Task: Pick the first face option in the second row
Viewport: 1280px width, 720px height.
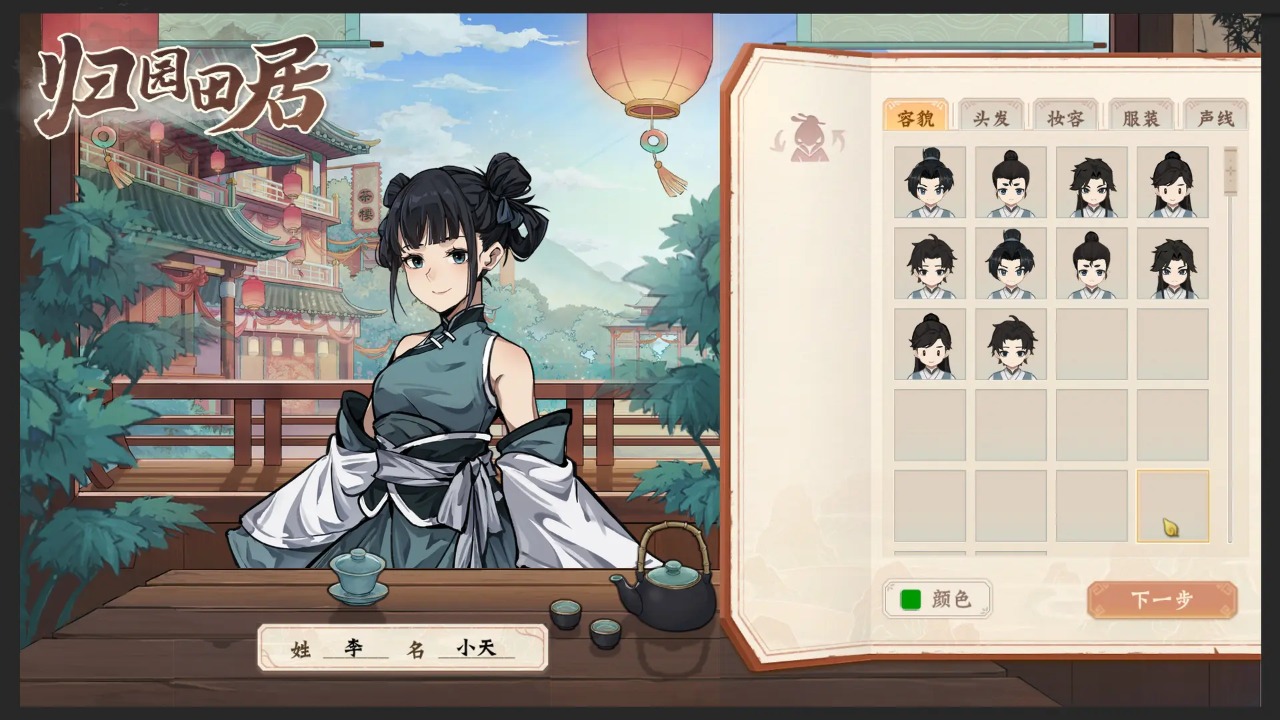Action: (929, 263)
